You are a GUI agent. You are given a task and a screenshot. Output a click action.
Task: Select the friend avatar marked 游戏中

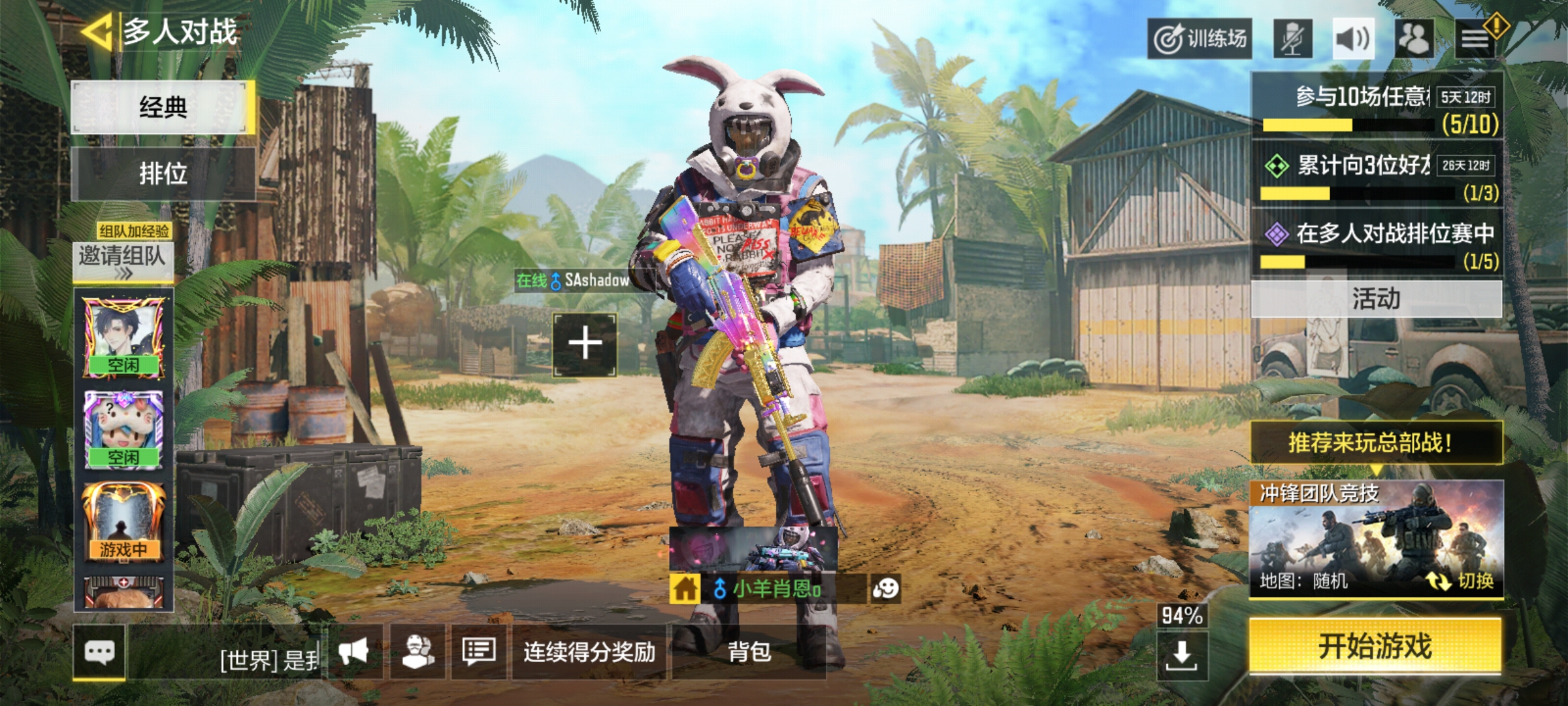pos(123,522)
